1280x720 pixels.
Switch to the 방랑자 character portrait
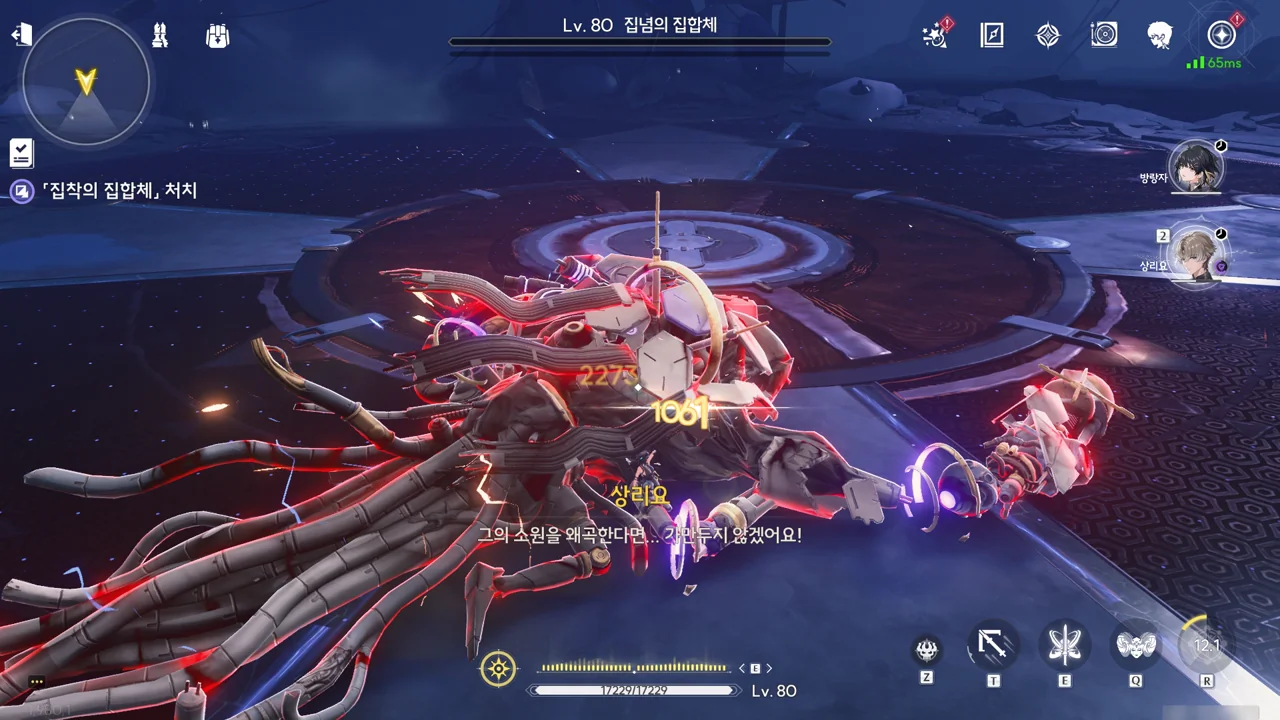[1195, 167]
